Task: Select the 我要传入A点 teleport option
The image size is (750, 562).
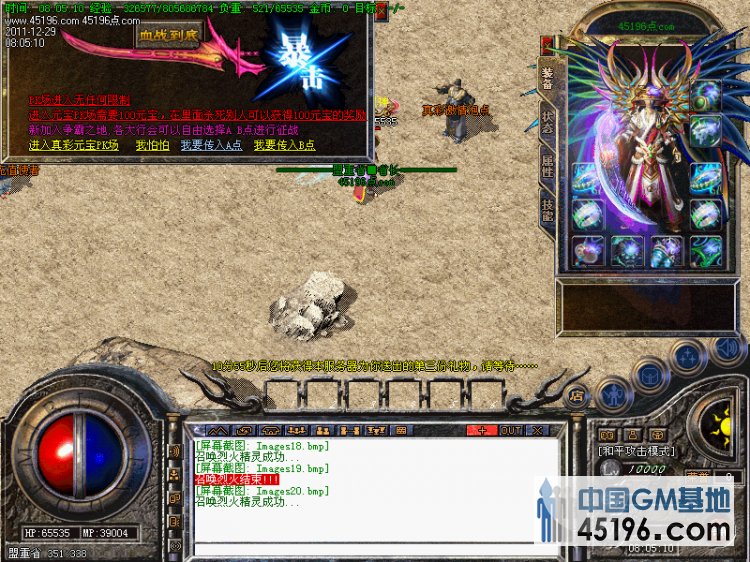Action: [x=211, y=145]
